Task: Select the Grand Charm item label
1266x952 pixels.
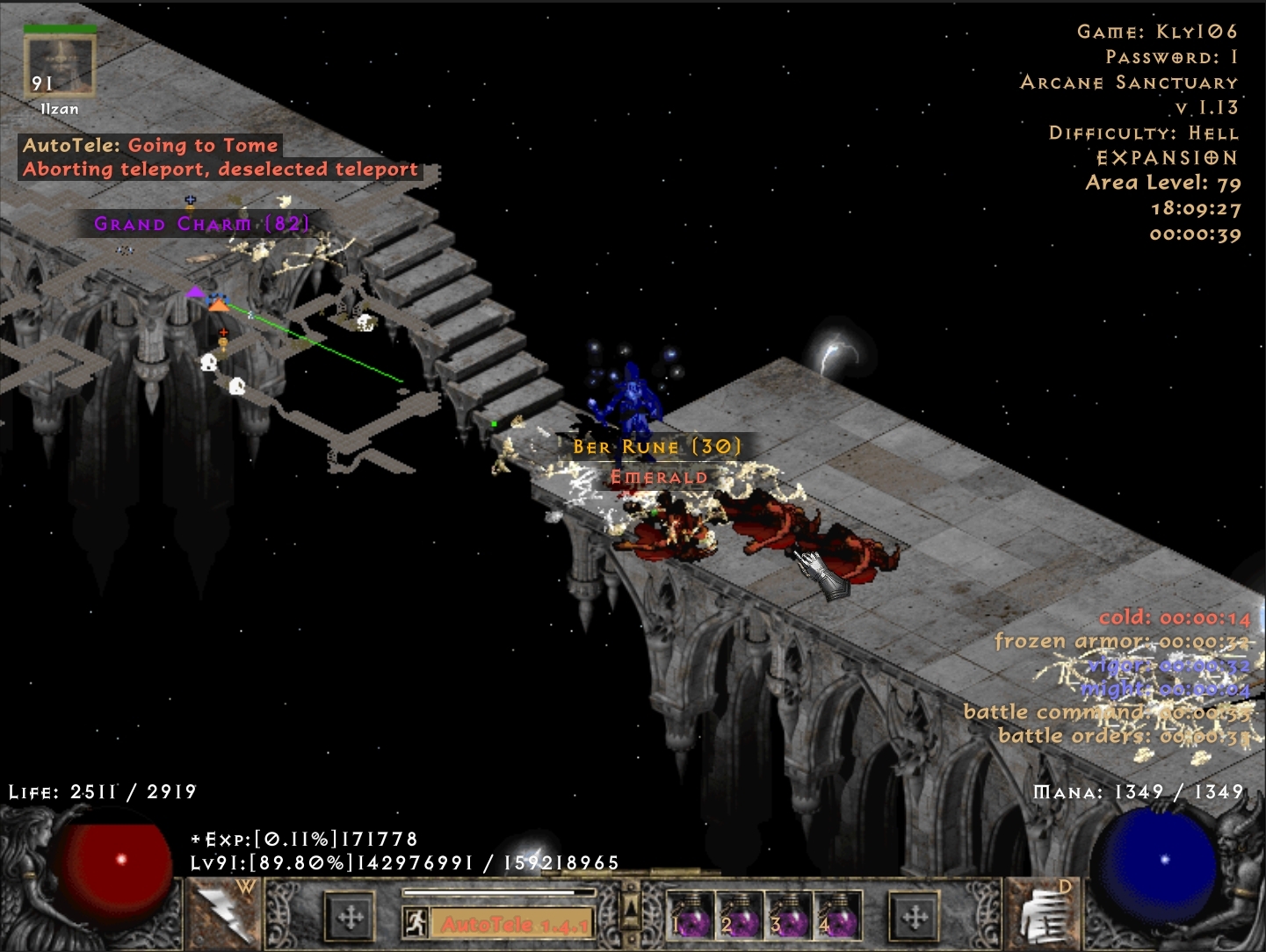Action: 202,224
